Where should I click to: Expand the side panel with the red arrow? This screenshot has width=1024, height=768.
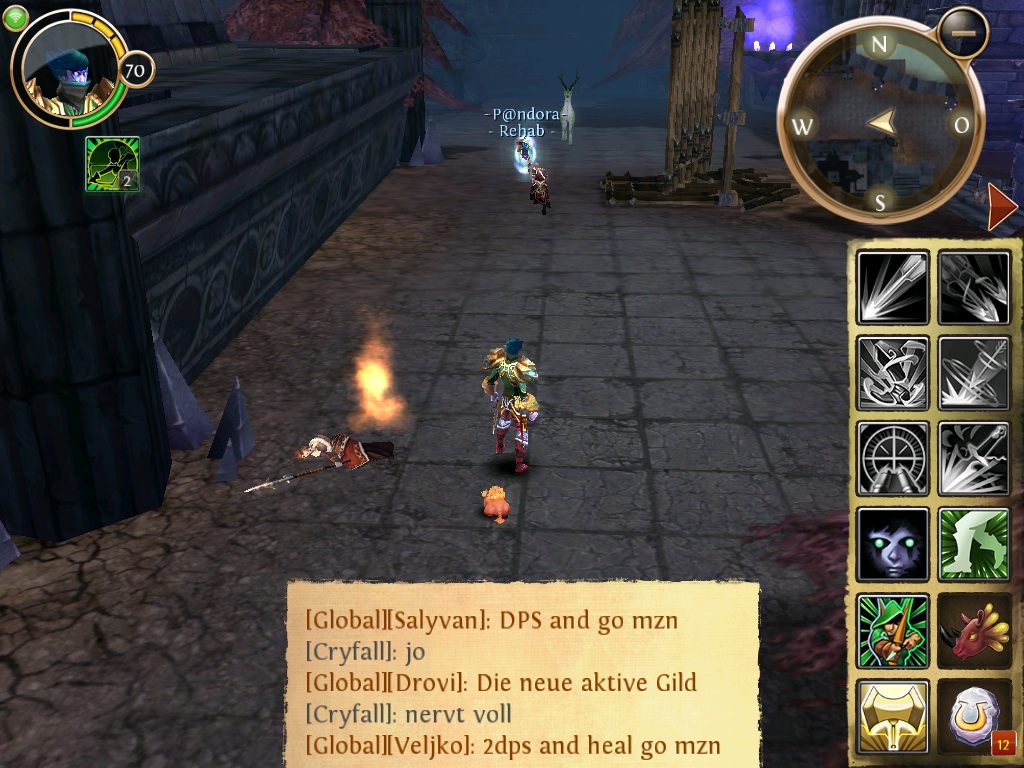(1001, 208)
